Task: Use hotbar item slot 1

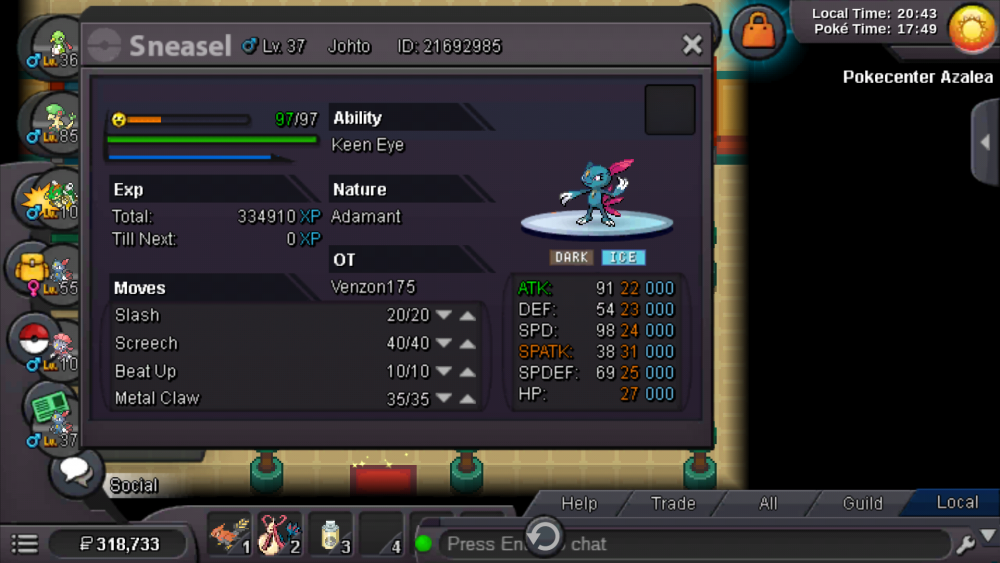Action: (x=229, y=535)
